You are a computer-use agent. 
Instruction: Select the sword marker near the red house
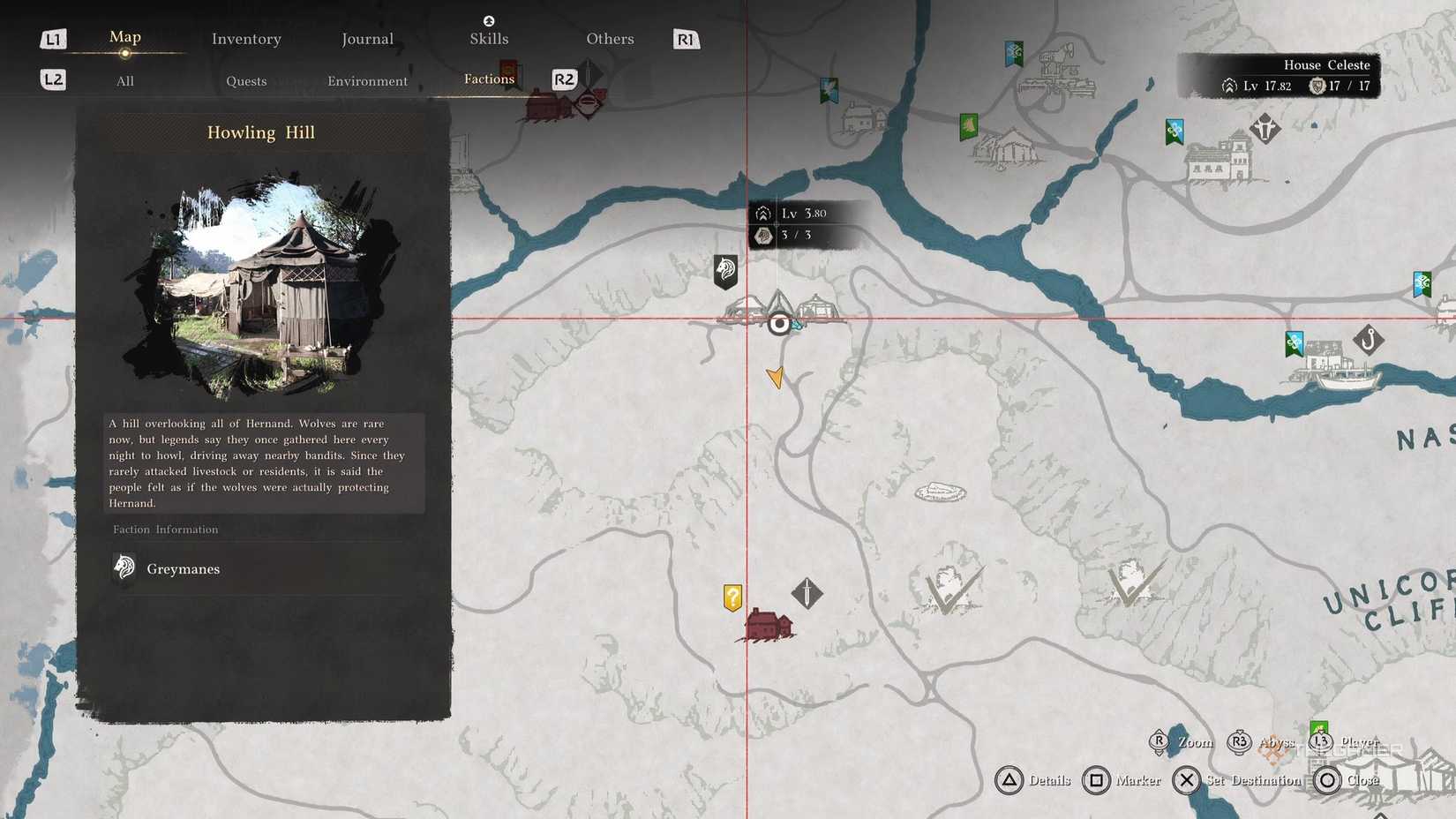(807, 593)
